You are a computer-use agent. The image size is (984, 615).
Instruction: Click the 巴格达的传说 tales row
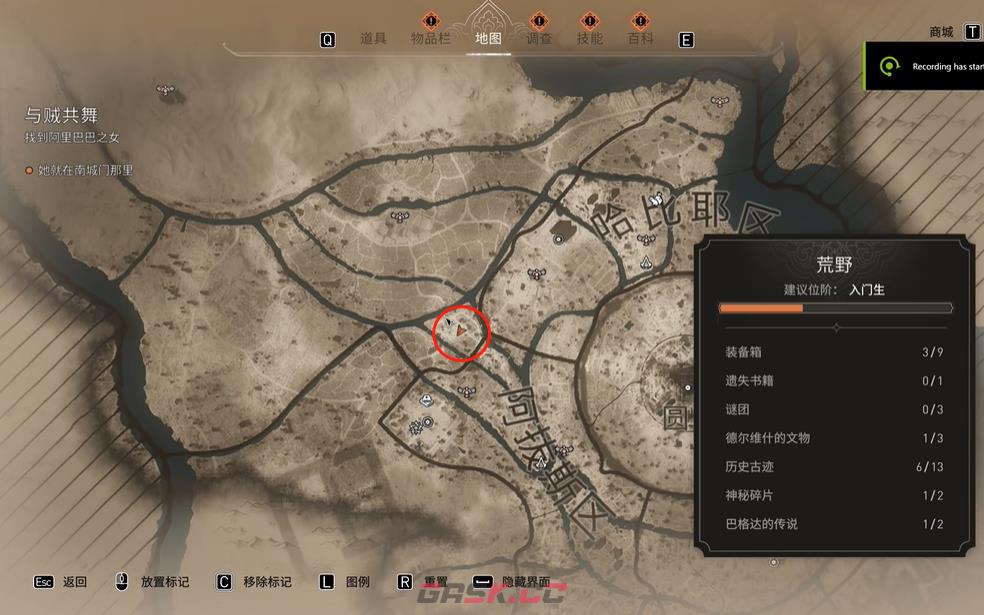(x=833, y=524)
